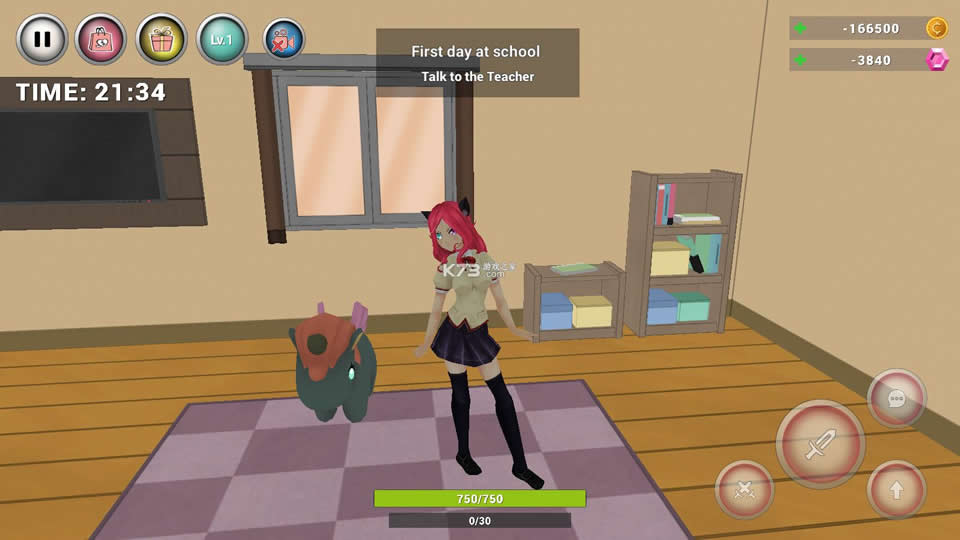The height and width of the screenshot is (540, 960).
Task: Add pink gems with the green plus
Action: click(800, 60)
